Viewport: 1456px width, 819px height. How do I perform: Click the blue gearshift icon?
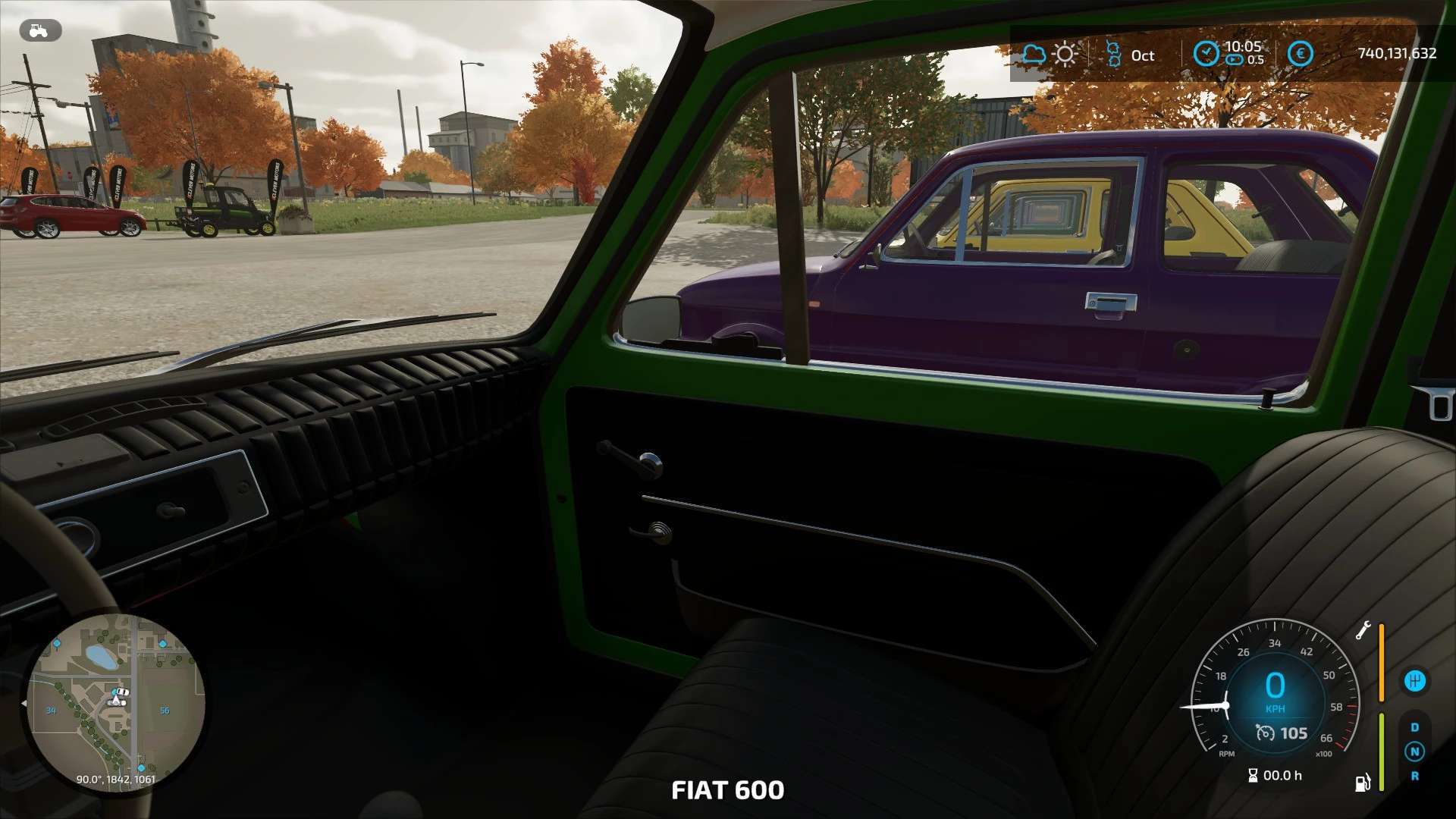coord(1414,681)
